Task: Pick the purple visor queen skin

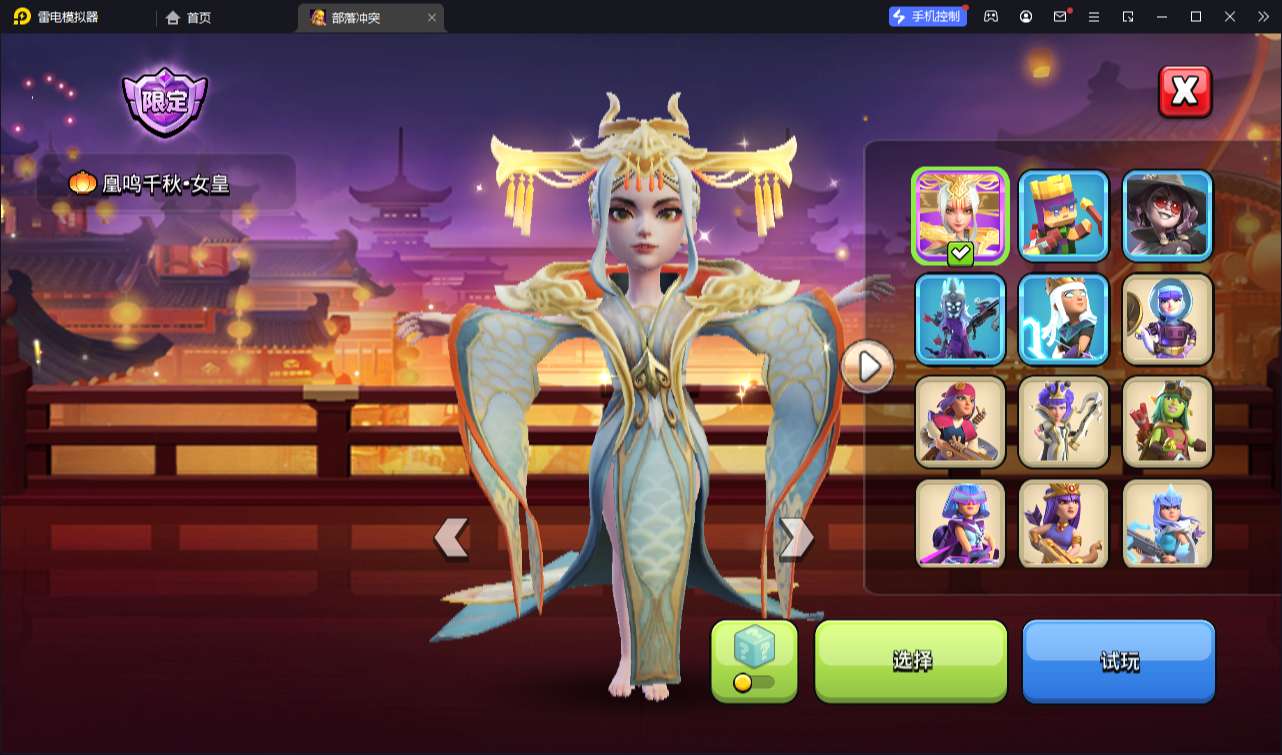Action: [x=960, y=524]
